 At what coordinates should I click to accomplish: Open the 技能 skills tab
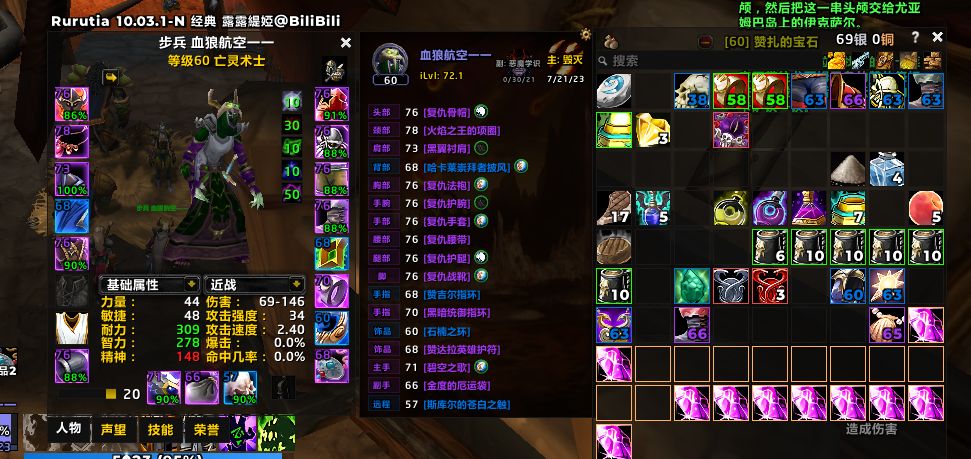(160, 429)
